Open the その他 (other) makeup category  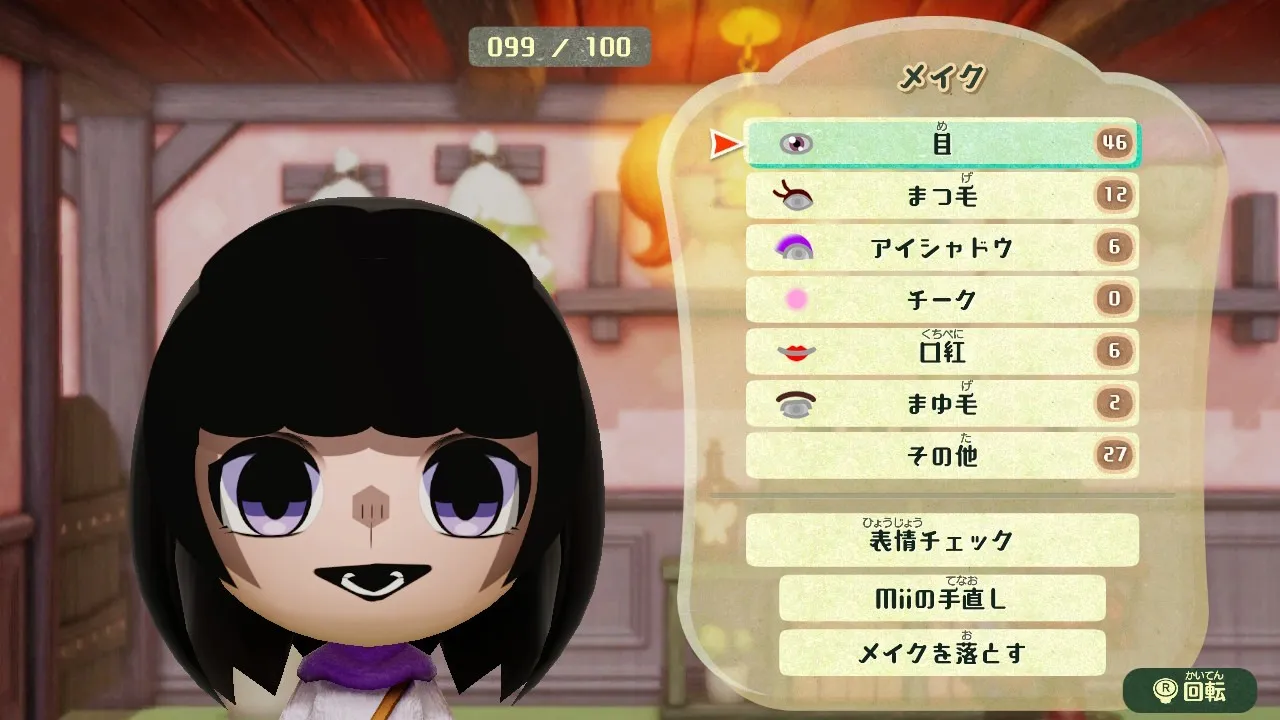coord(941,455)
